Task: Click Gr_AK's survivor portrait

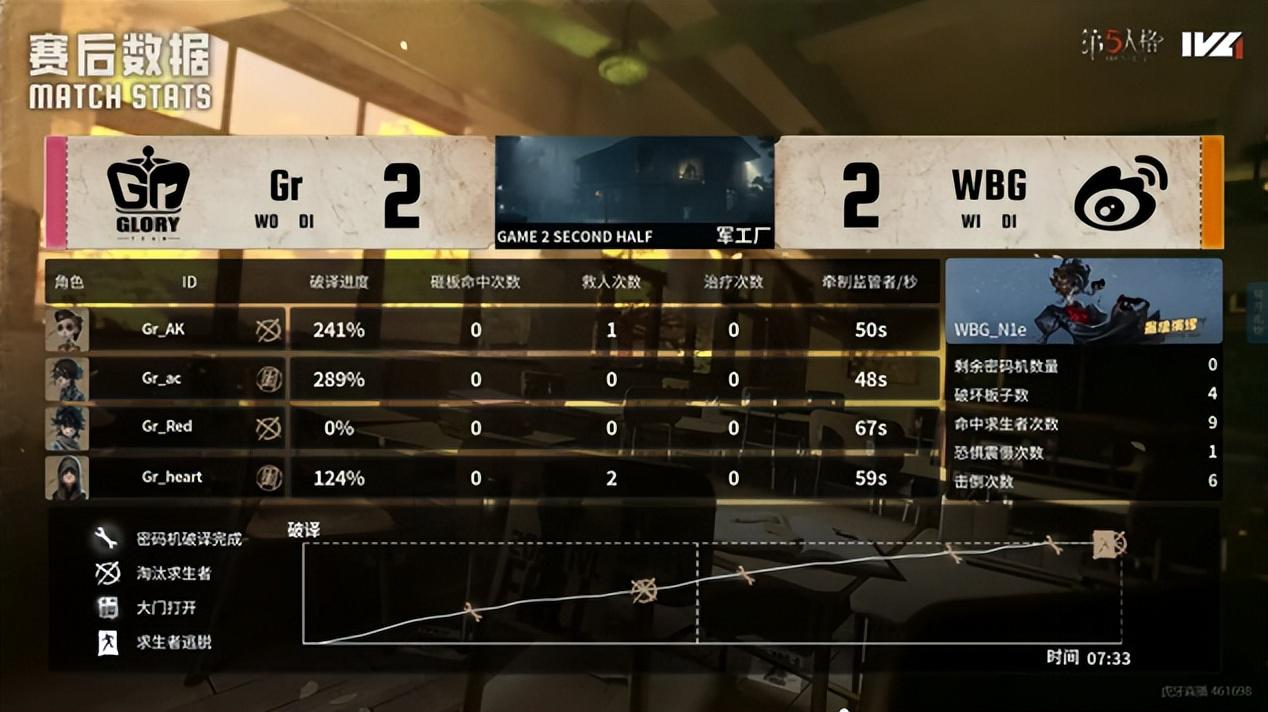Action: point(67,330)
